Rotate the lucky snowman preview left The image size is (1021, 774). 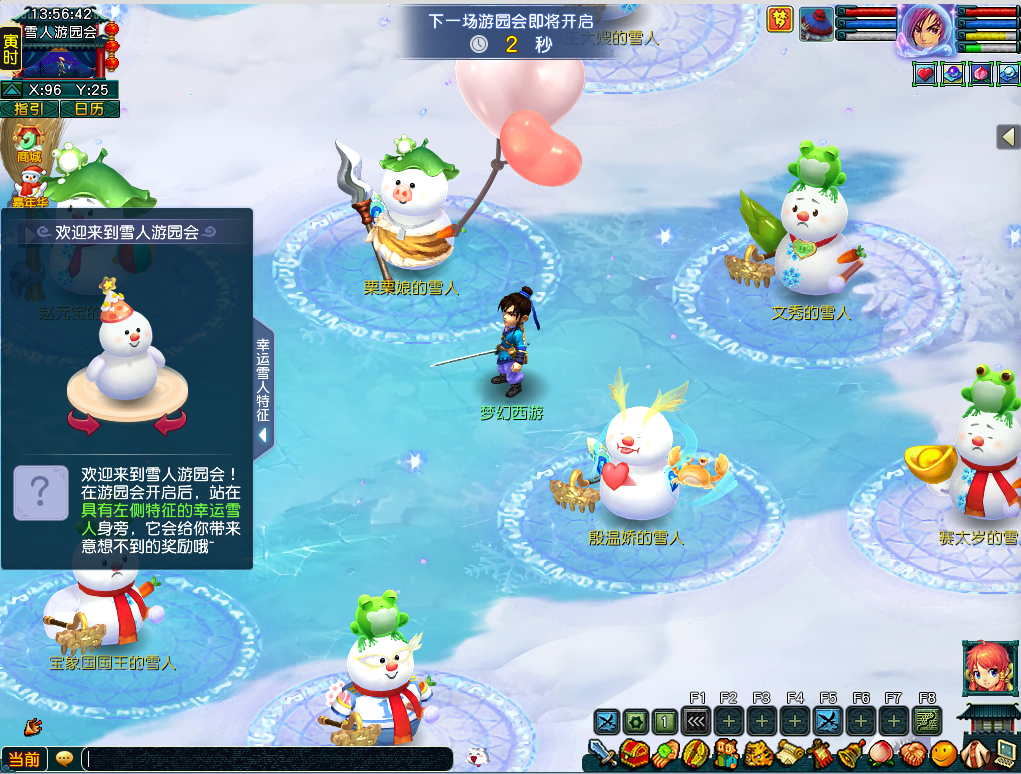coord(84,424)
